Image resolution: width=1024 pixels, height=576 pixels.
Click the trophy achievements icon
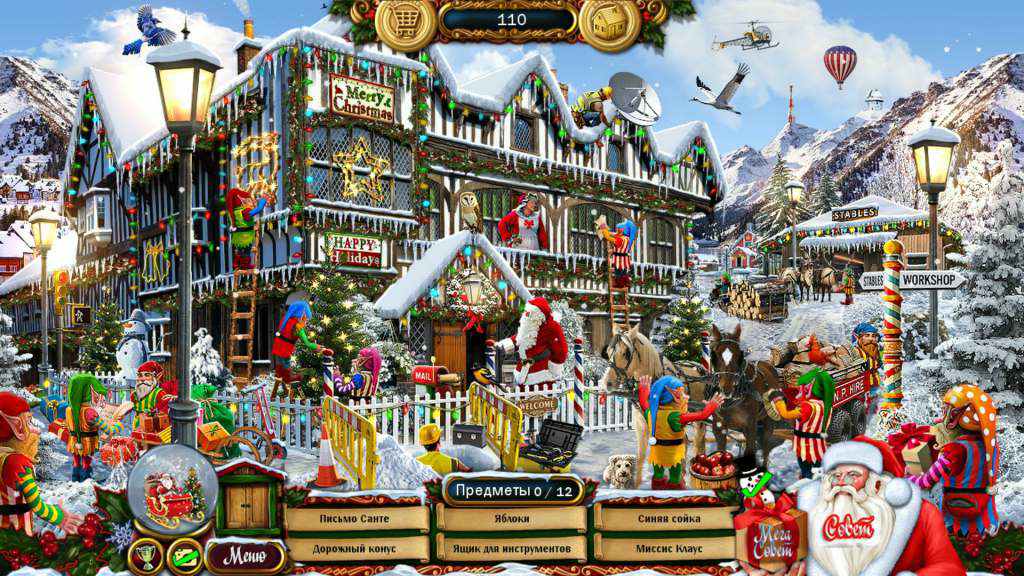point(146,556)
